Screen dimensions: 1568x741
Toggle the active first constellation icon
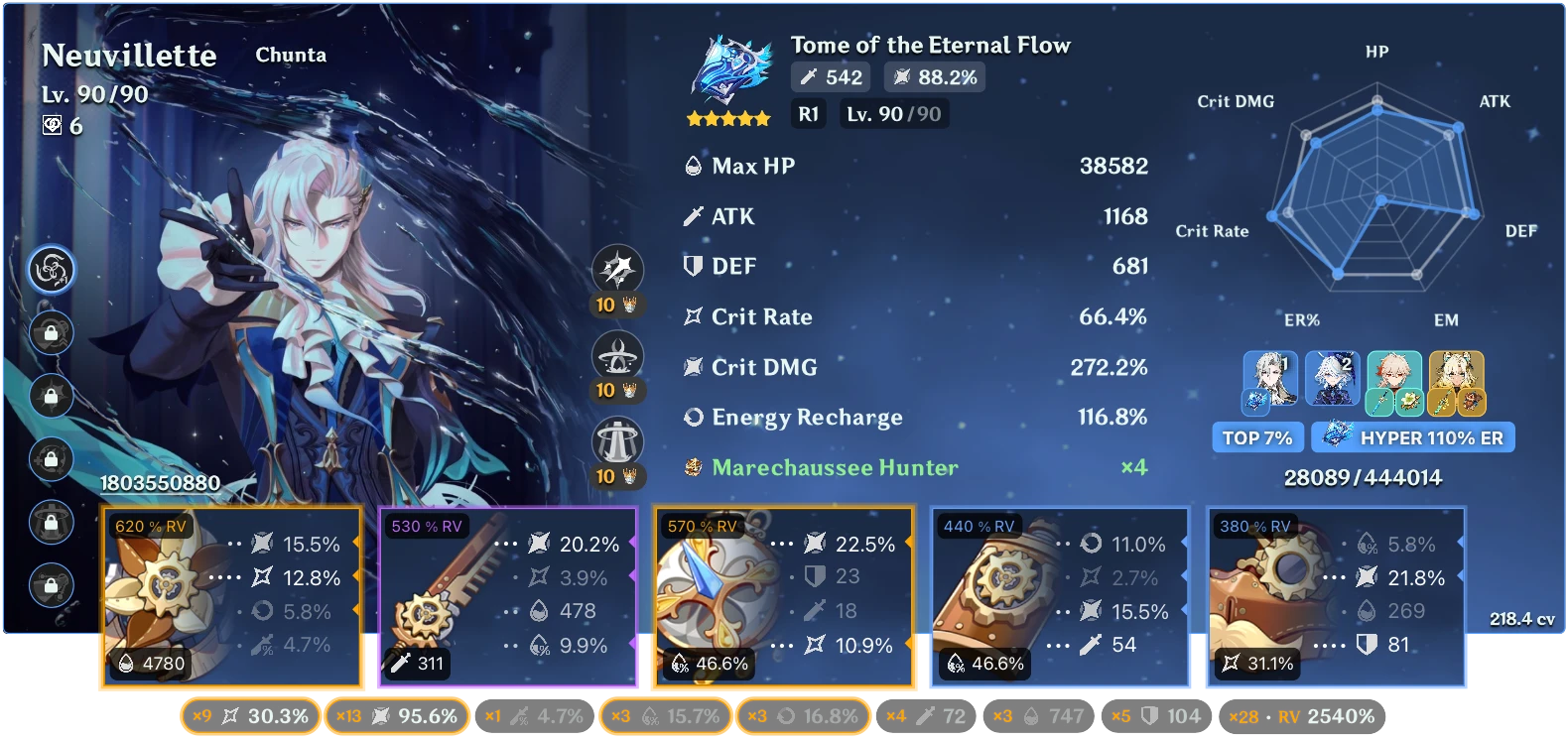[x=52, y=269]
